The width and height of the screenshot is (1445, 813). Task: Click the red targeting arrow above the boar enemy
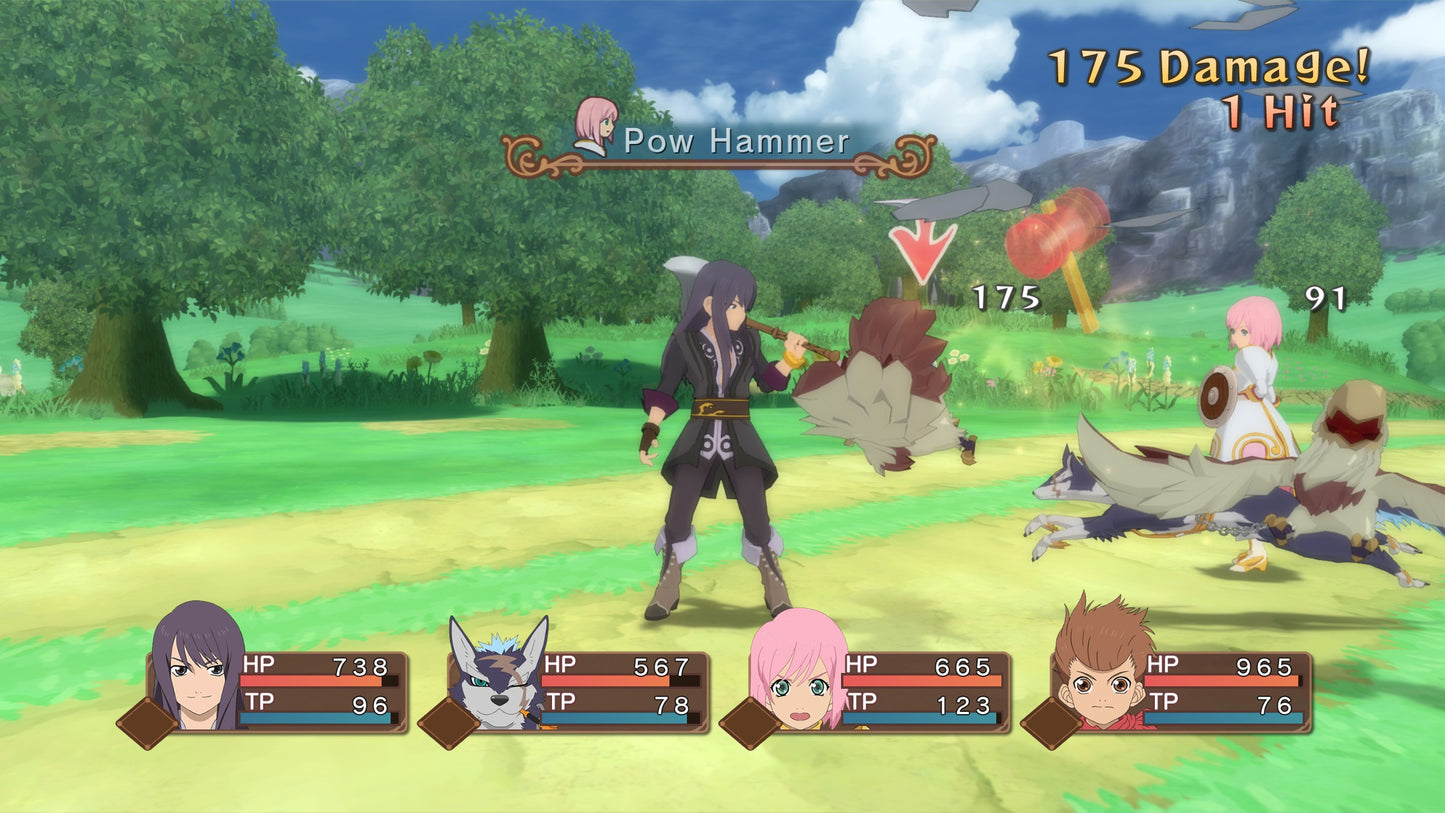920,248
